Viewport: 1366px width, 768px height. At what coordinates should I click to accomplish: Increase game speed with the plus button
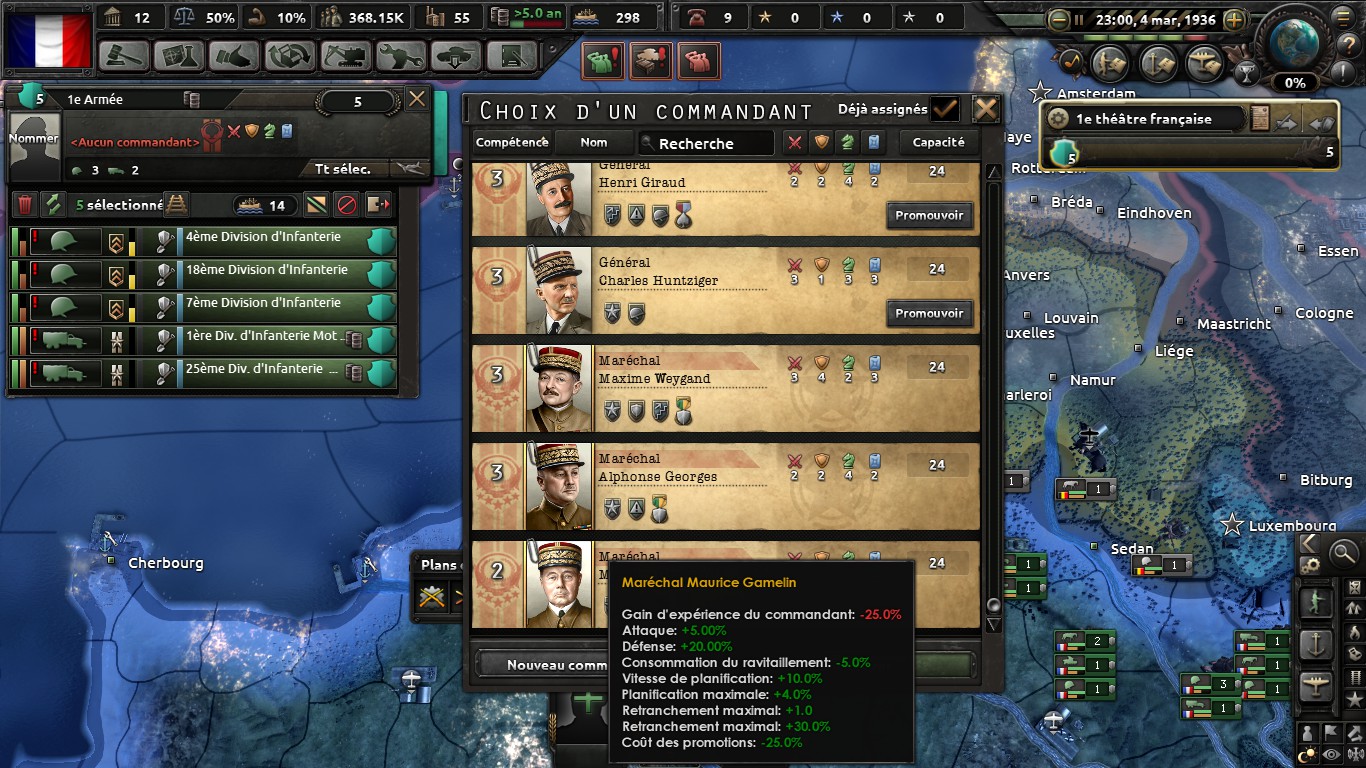tap(1235, 19)
